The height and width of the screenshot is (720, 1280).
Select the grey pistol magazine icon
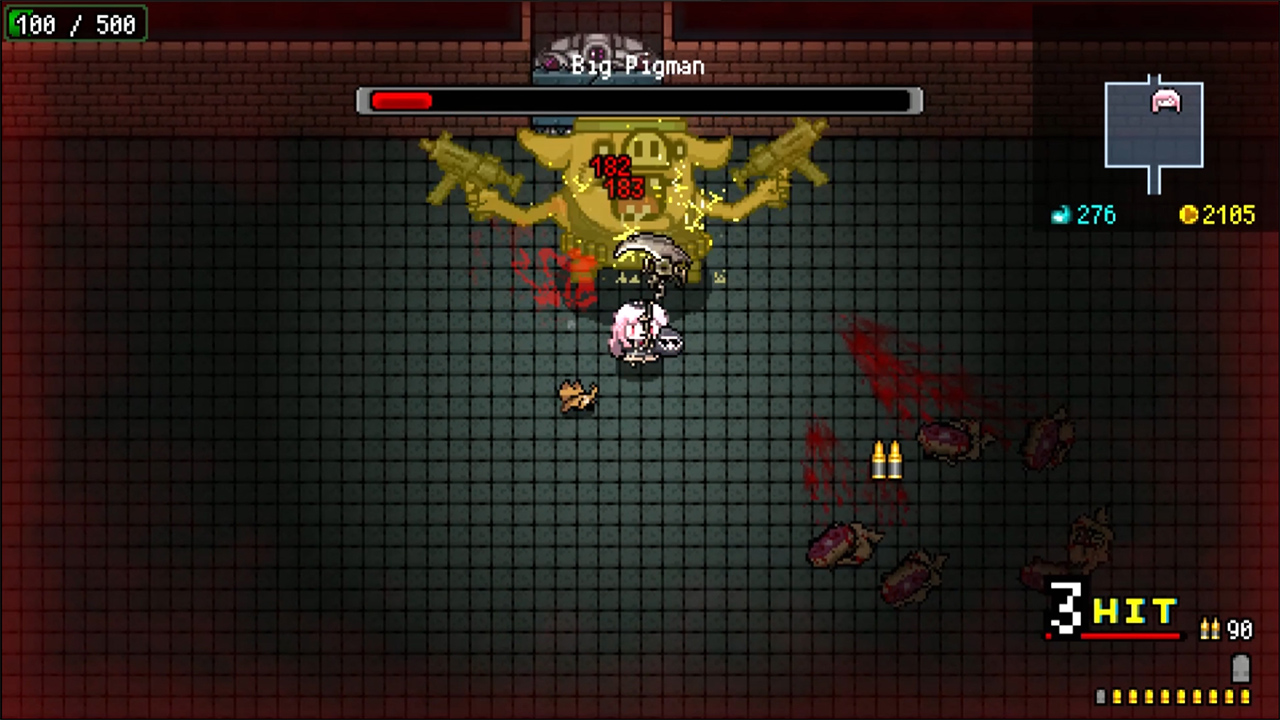[1240, 668]
